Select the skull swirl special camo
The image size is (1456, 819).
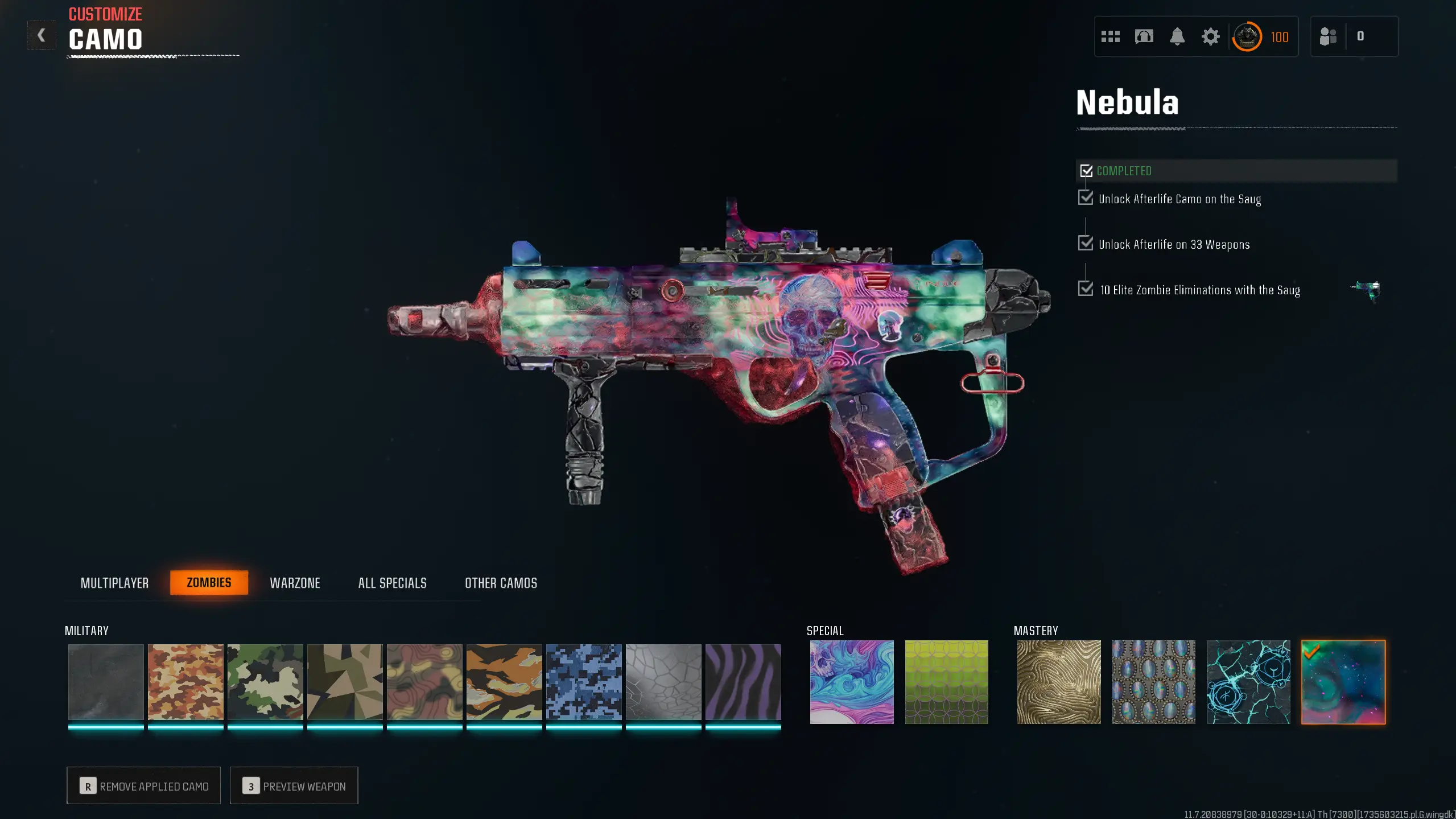click(x=851, y=682)
